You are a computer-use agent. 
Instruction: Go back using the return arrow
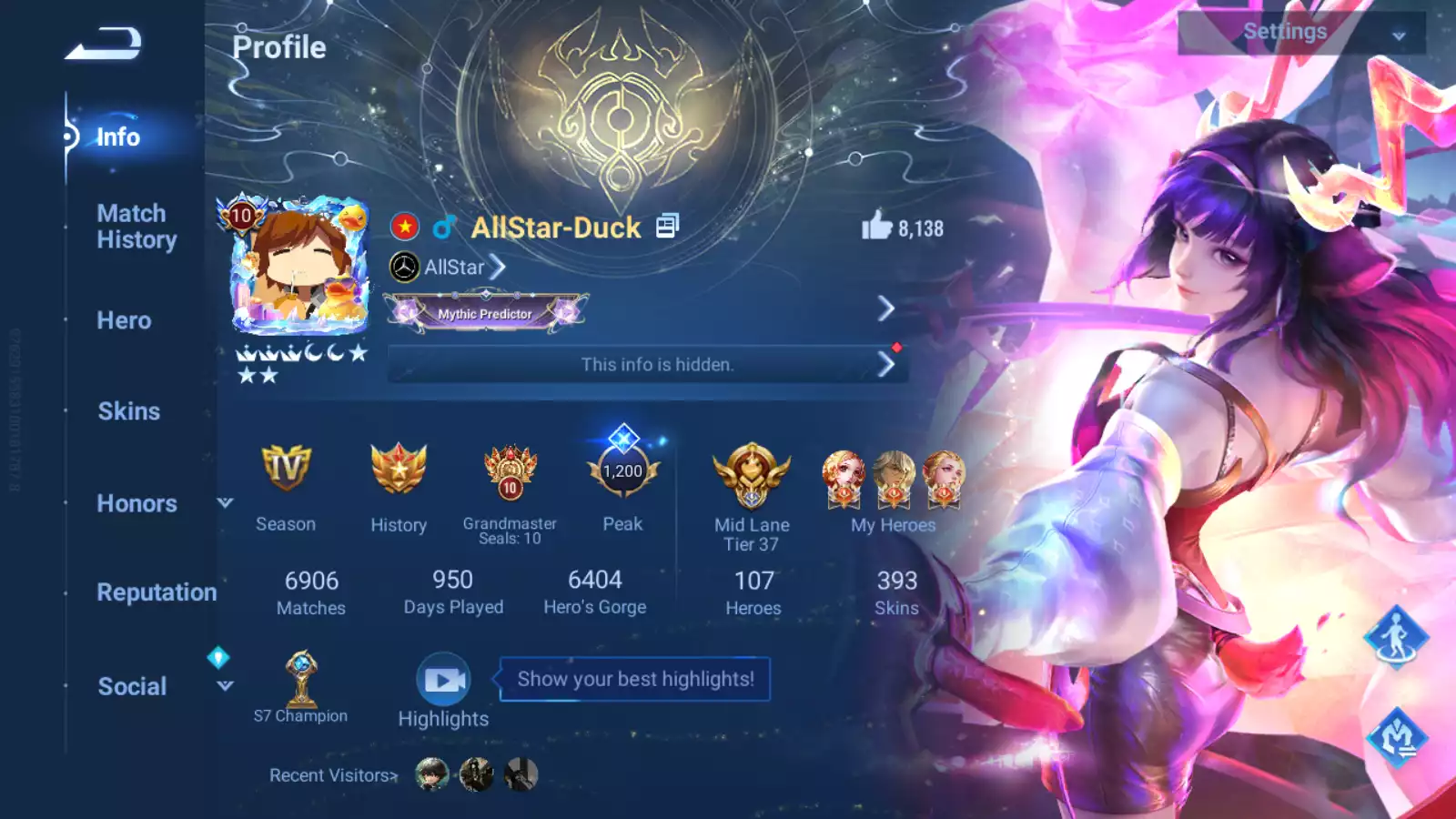tap(103, 44)
